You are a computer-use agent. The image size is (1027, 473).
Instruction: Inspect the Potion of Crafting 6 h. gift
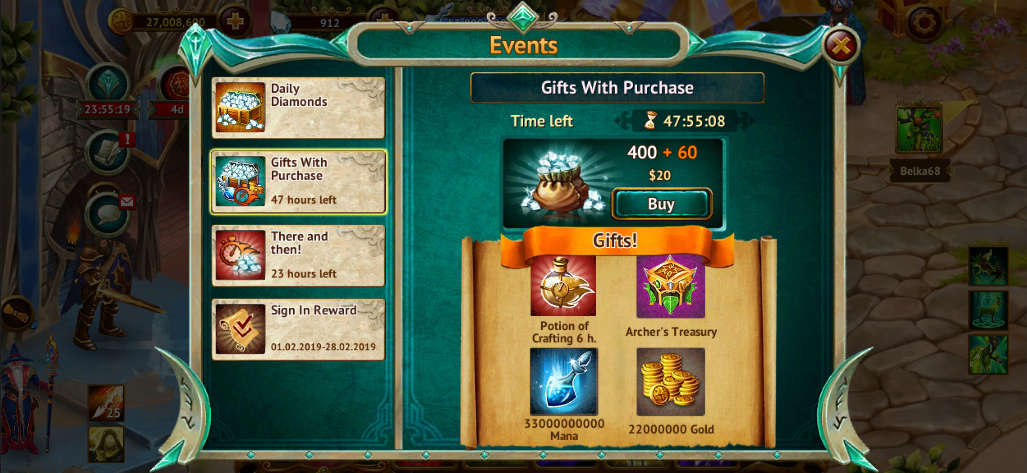coord(563,286)
